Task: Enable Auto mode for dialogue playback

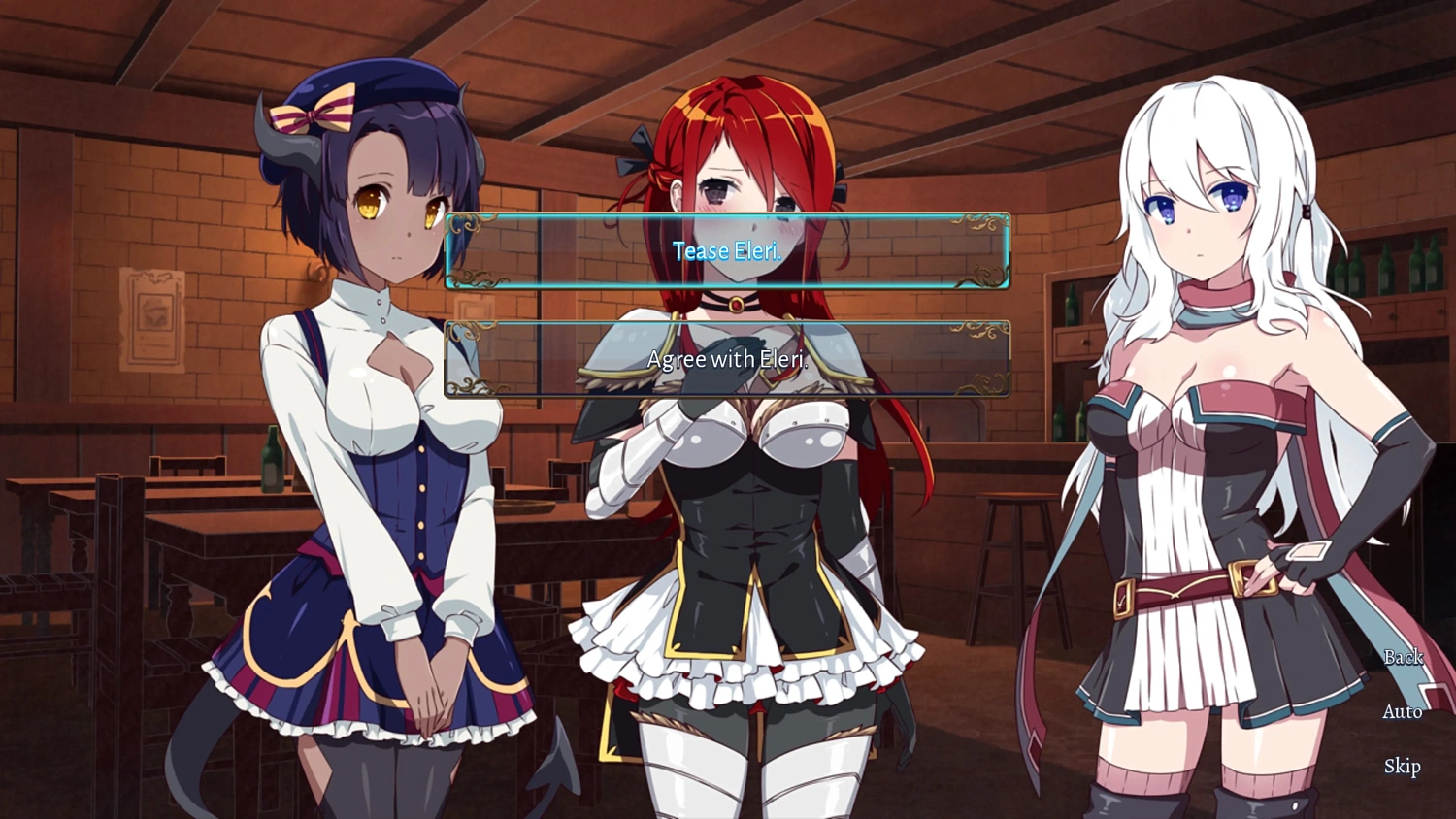Action: pyautogui.click(x=1401, y=711)
